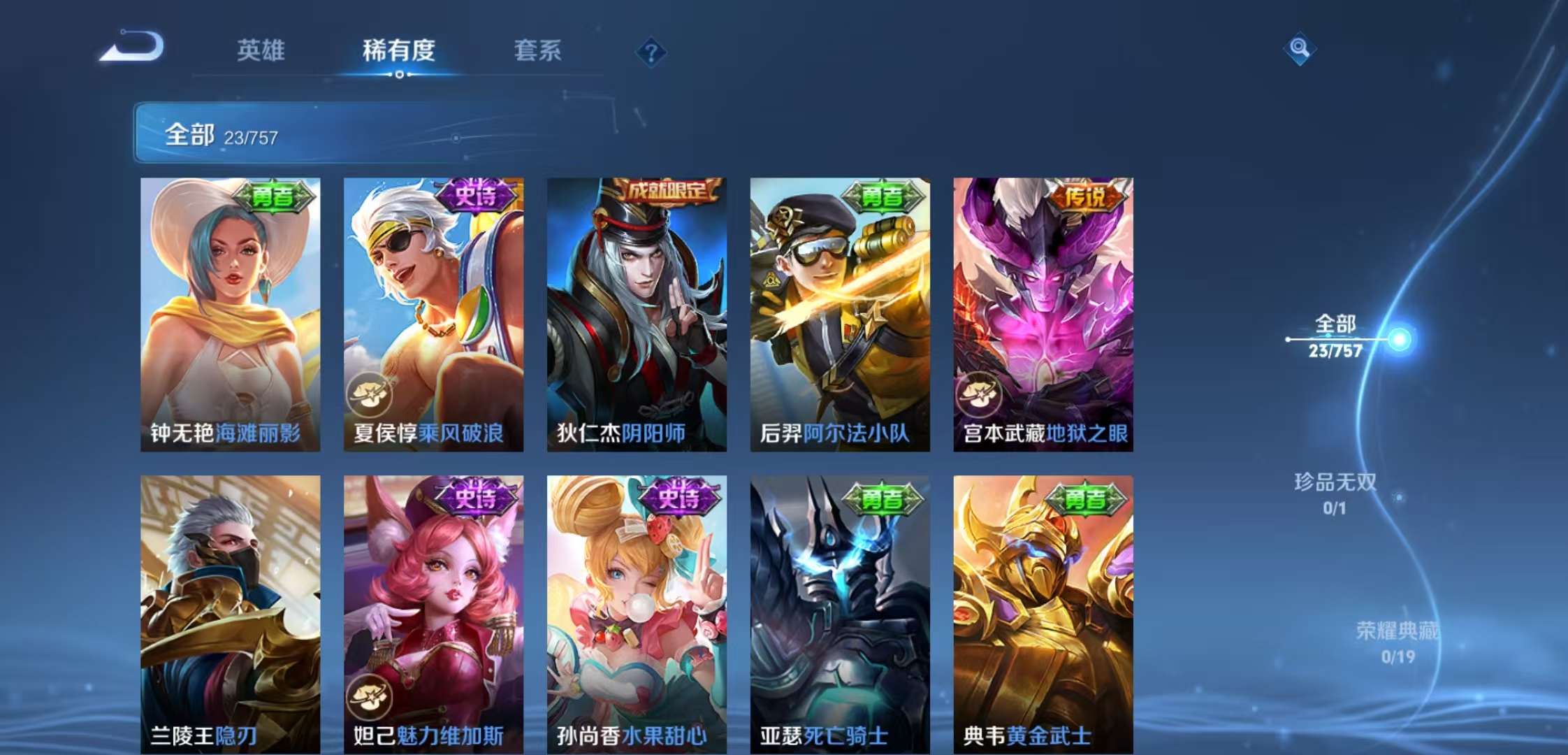Switch to the 英雄 tab
This screenshot has width=1568, height=755.
(x=259, y=51)
